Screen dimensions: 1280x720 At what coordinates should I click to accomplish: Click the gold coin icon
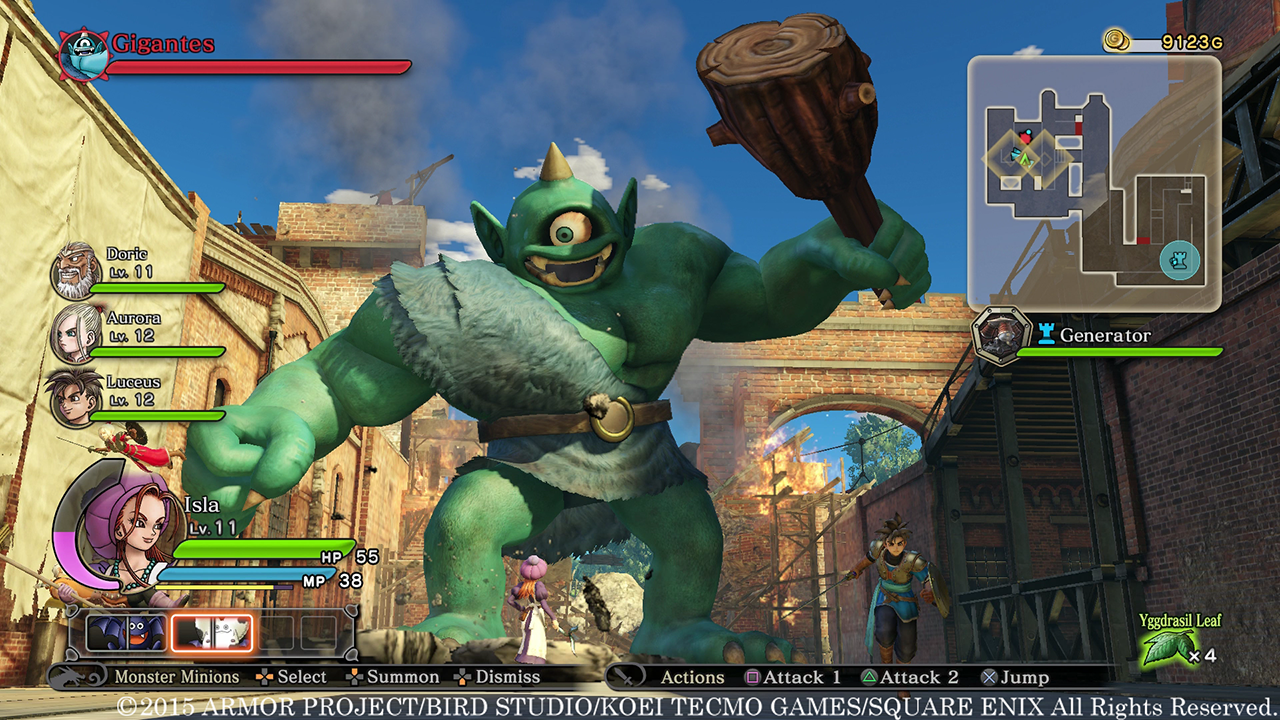(x=1118, y=40)
